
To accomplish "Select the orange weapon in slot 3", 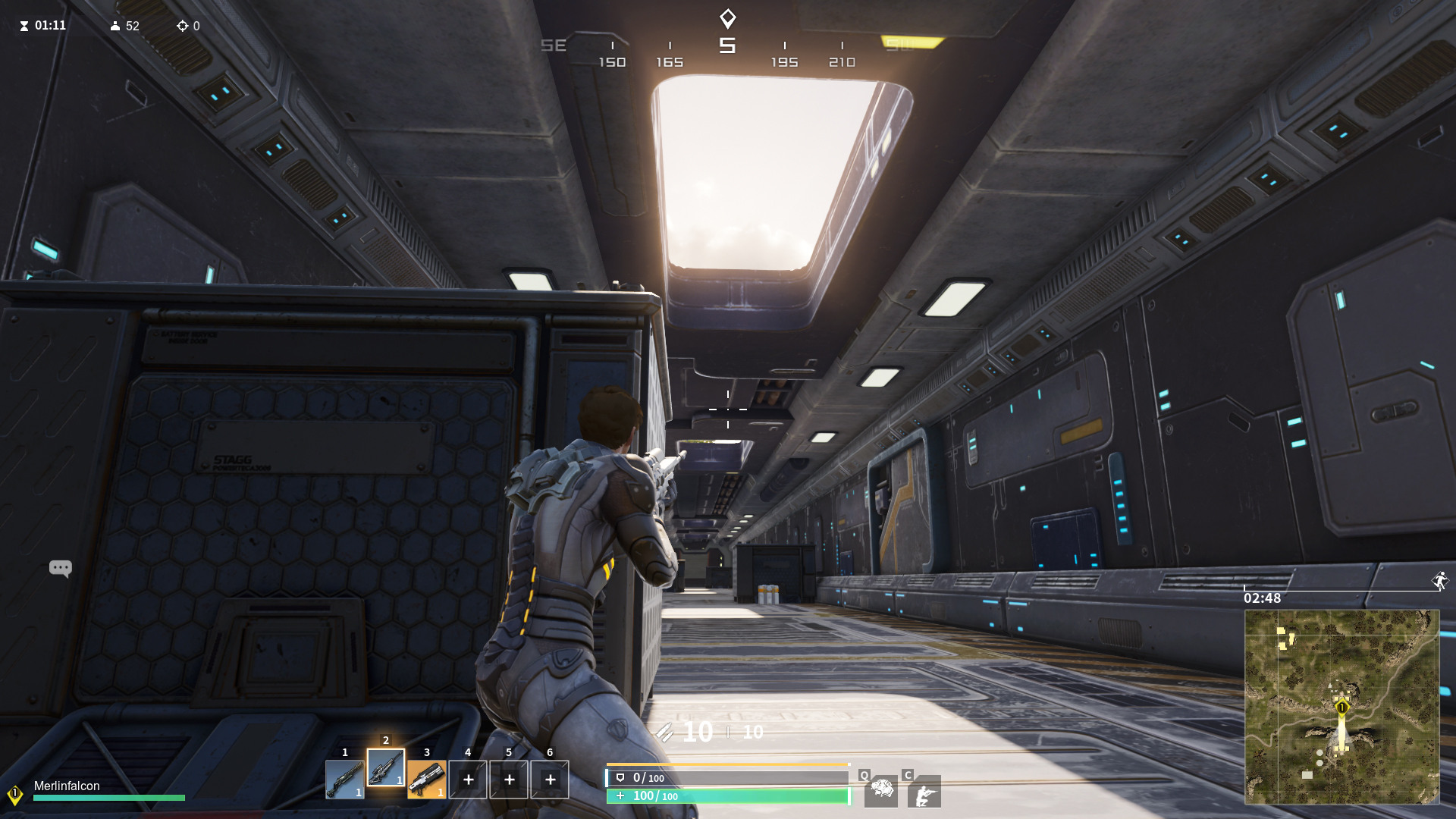I will pos(428,780).
